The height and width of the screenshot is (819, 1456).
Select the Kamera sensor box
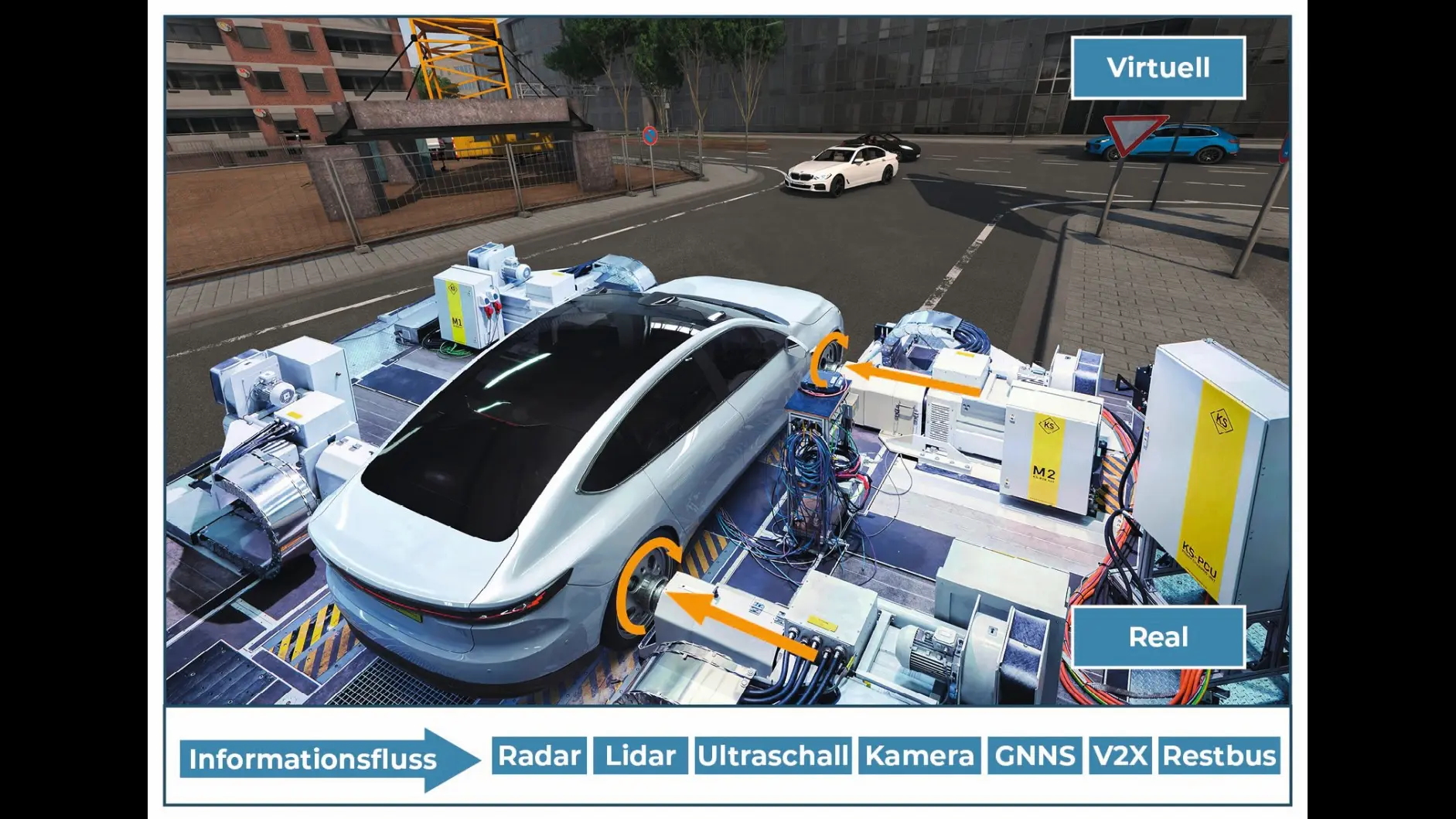pos(919,756)
